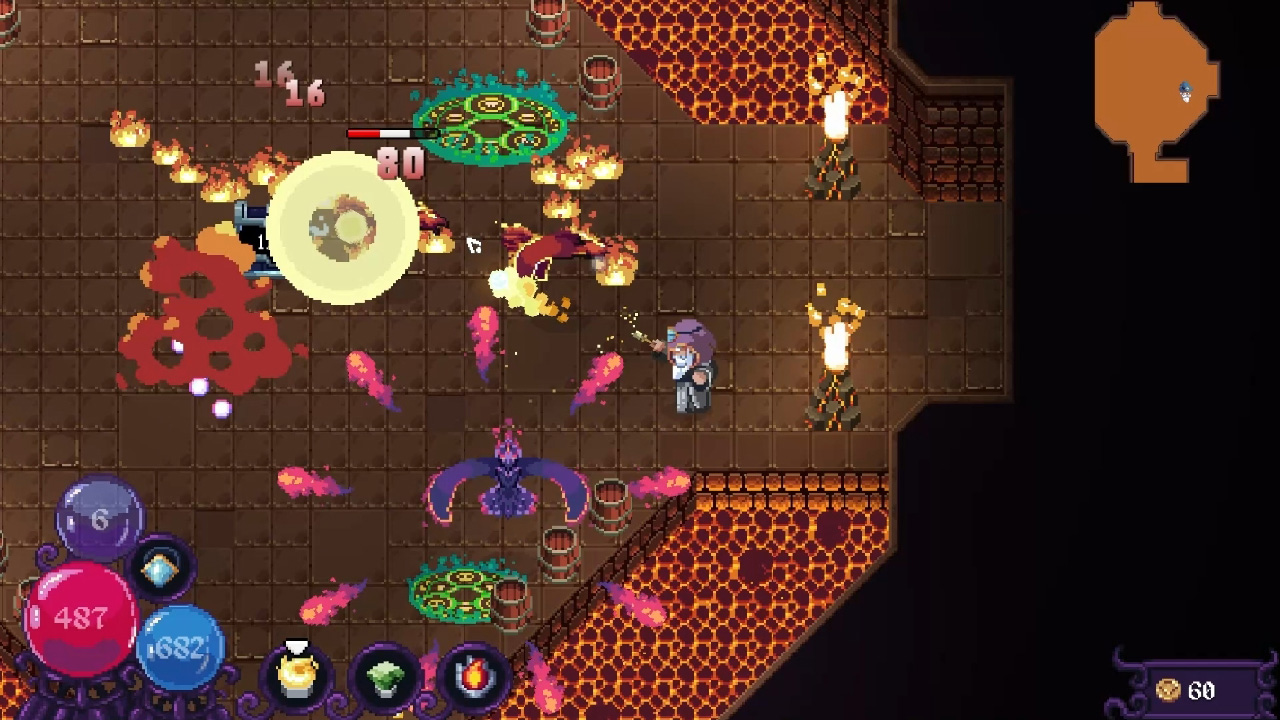This screenshot has width=1280, height=720.
Task: Click the player marker on the minimap
Action: [1186, 90]
